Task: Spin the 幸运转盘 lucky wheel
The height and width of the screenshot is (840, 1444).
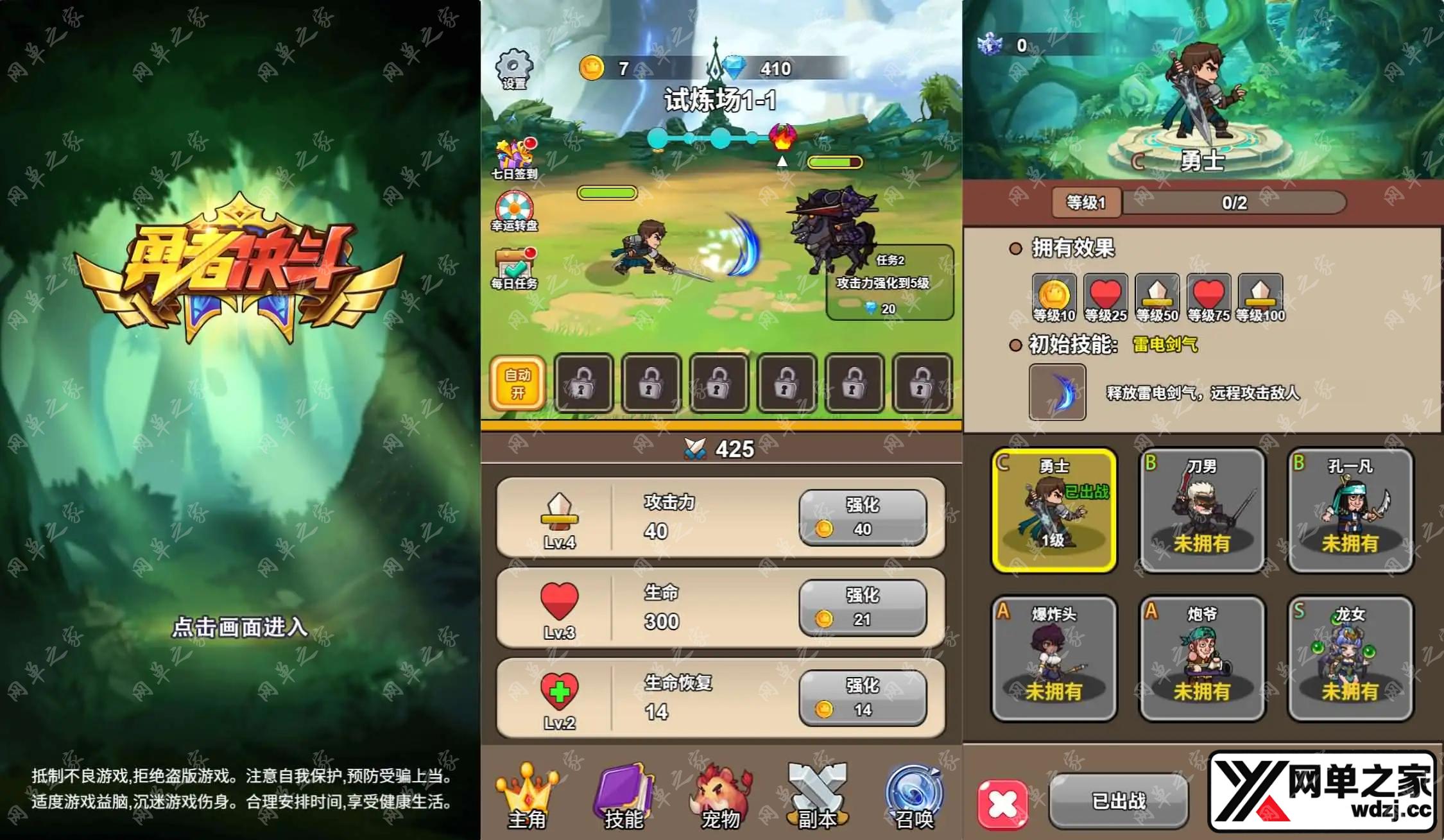Action: [x=514, y=211]
